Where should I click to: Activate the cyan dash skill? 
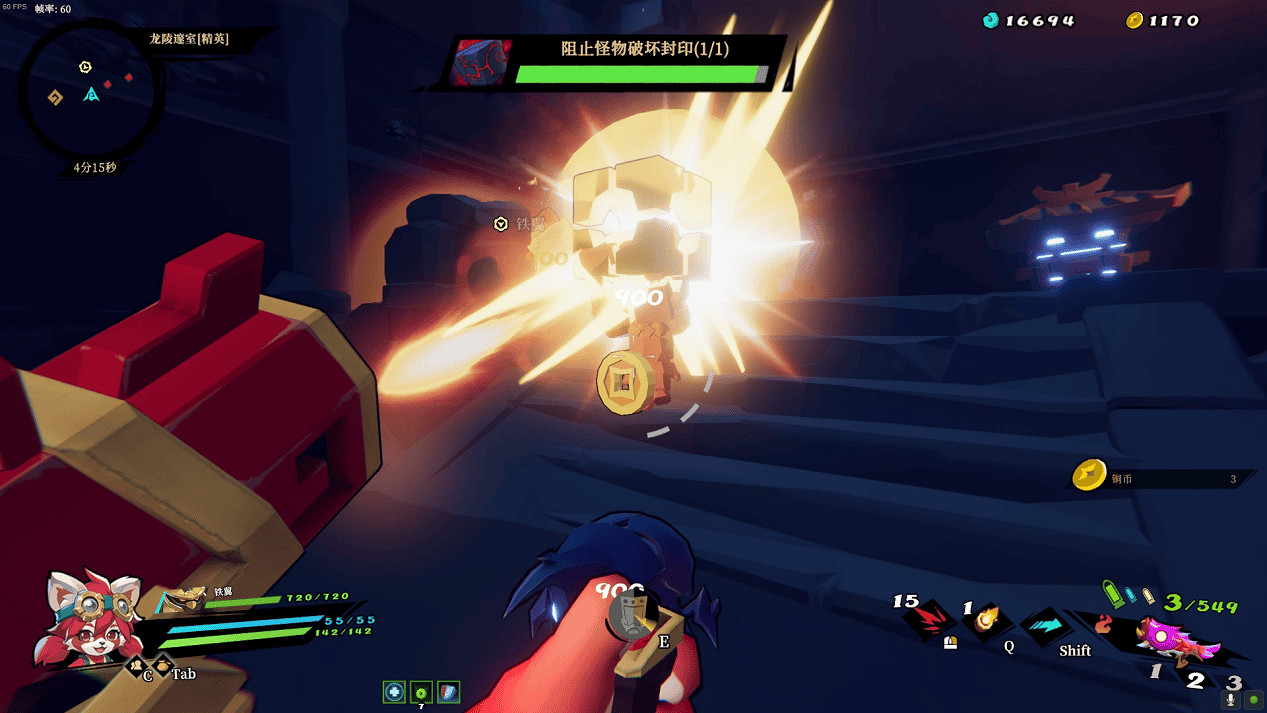(x=1045, y=624)
